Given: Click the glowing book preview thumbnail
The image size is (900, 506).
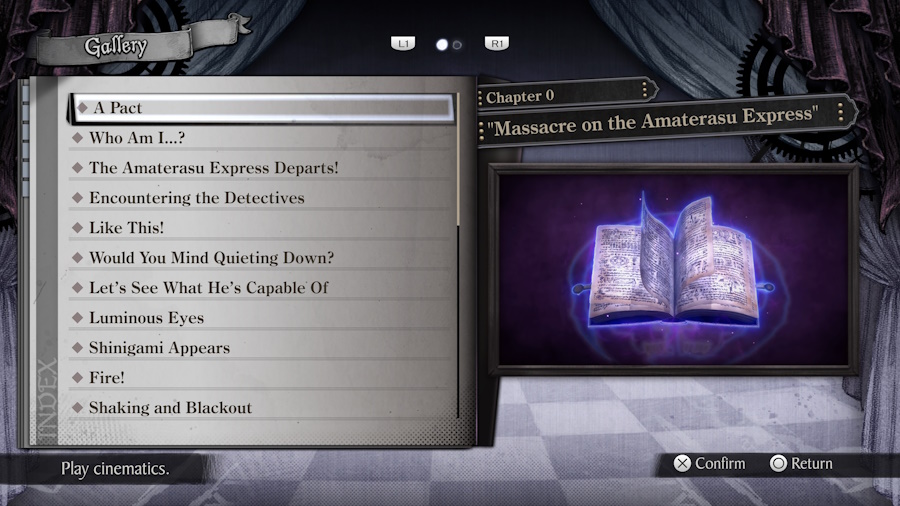Looking at the screenshot, I should (x=673, y=269).
